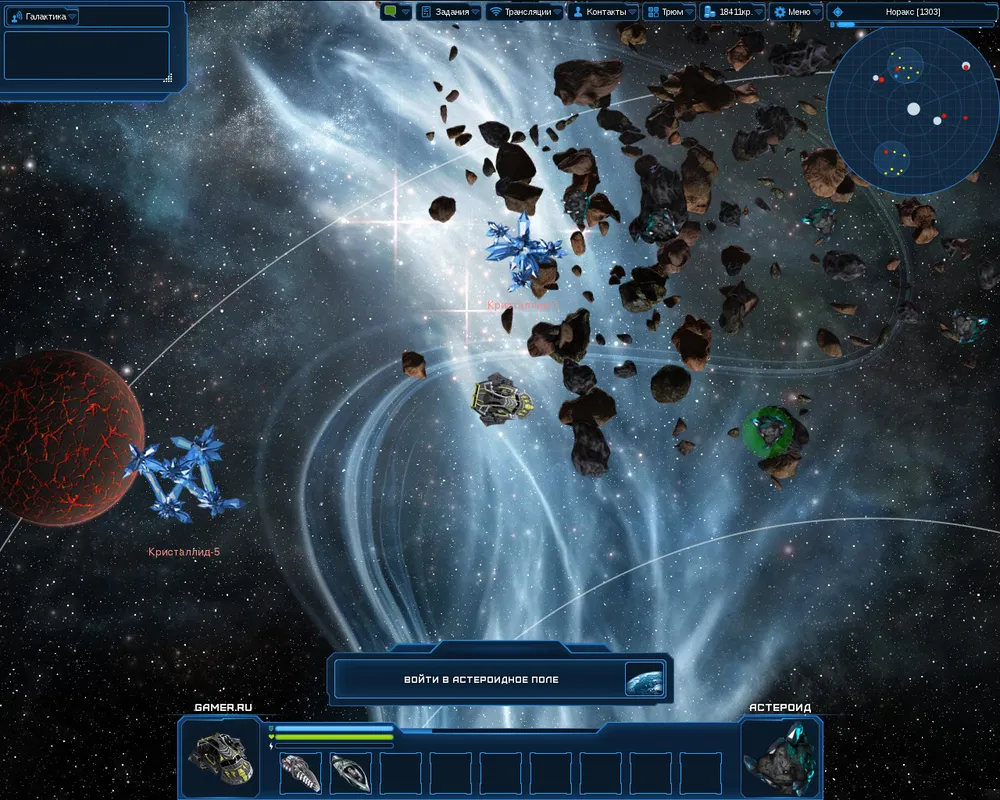The height and width of the screenshot is (800, 1000).
Task: Open the green chat bubble dropdown
Action: (396, 12)
